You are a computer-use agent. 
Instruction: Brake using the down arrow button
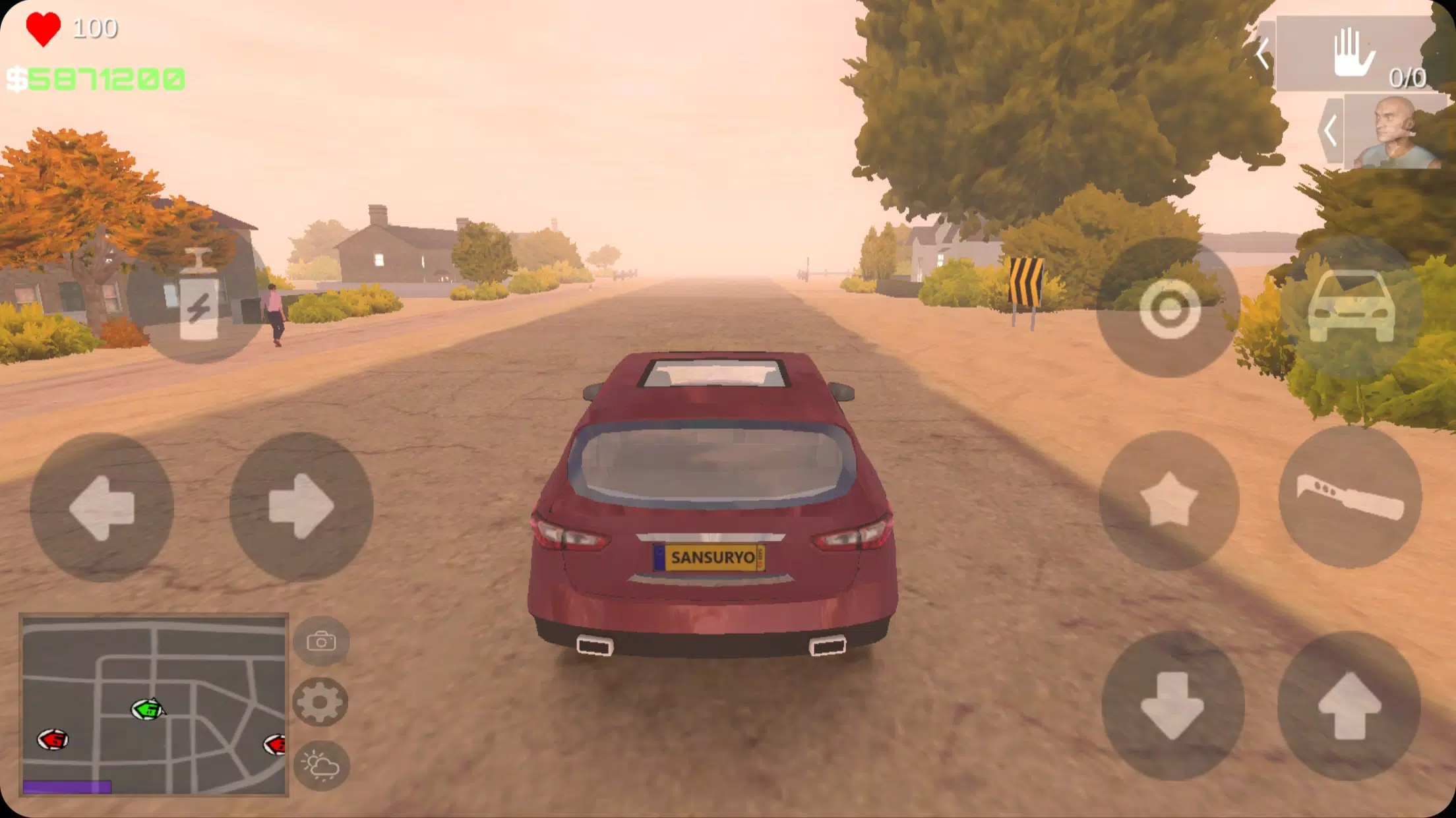pyautogui.click(x=1172, y=705)
